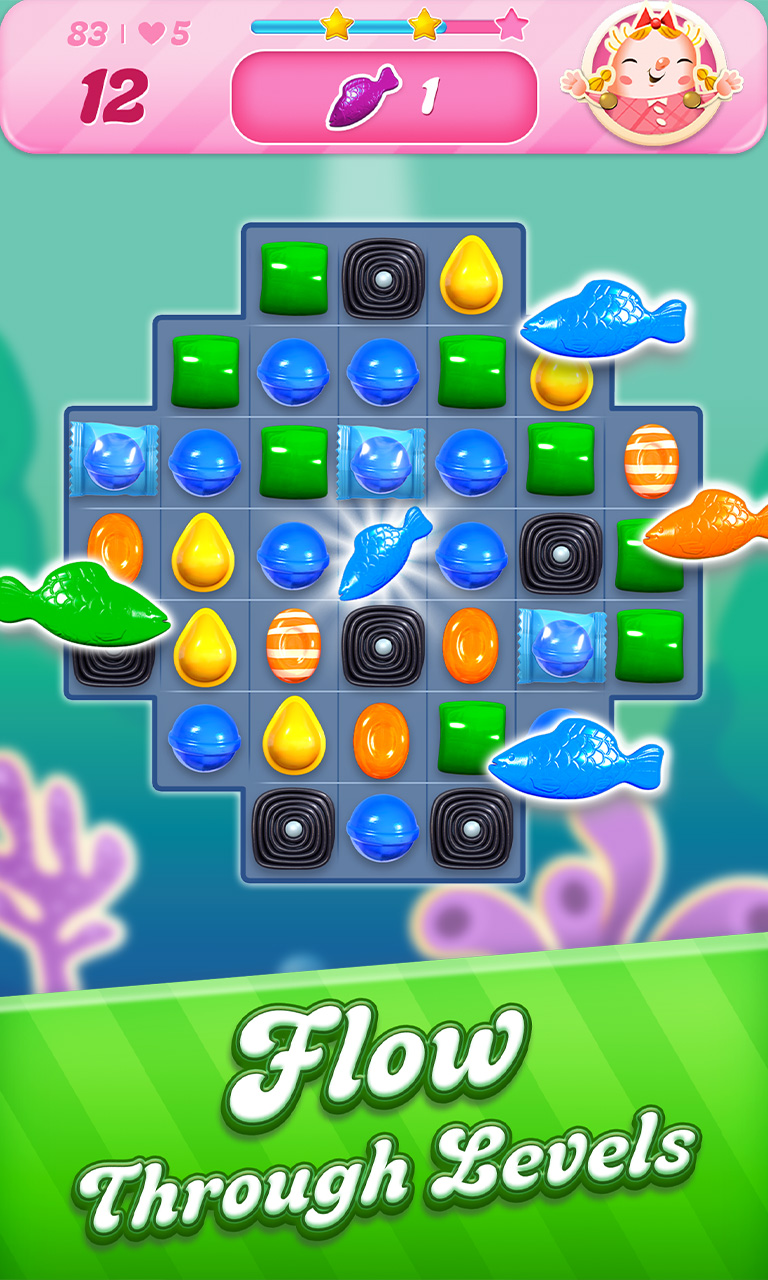Select the wrapped blue candy between green square and blue ball
Image resolution: width=768 pixels, height=1280 pixels.
tap(381, 461)
